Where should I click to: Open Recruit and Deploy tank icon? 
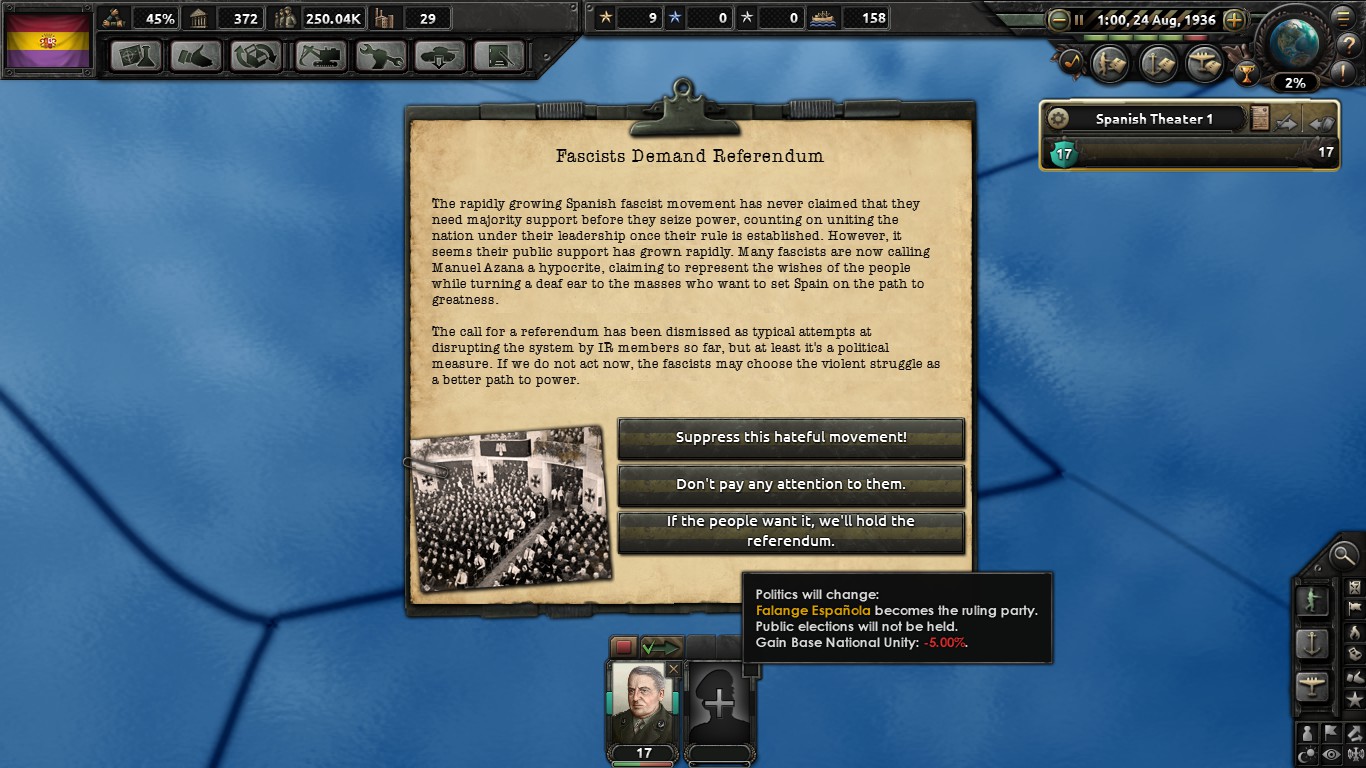pos(440,57)
